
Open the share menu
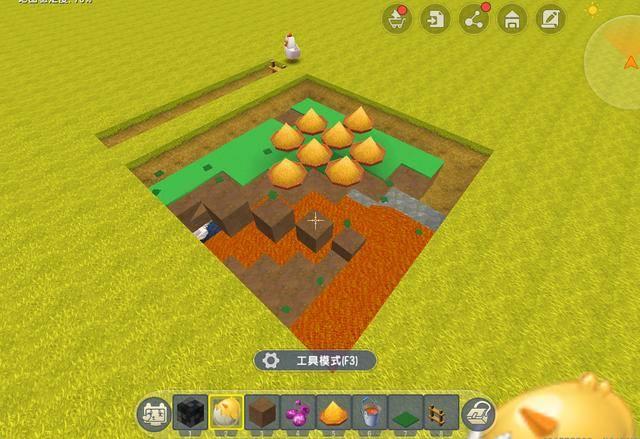pos(474,18)
